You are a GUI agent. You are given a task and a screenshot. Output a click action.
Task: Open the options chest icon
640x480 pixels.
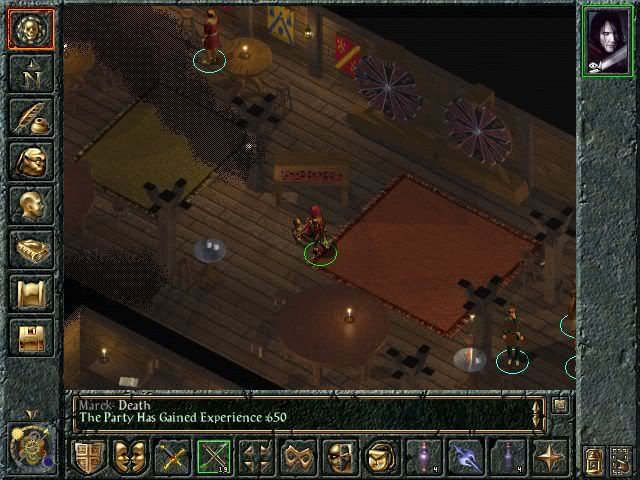point(30,338)
